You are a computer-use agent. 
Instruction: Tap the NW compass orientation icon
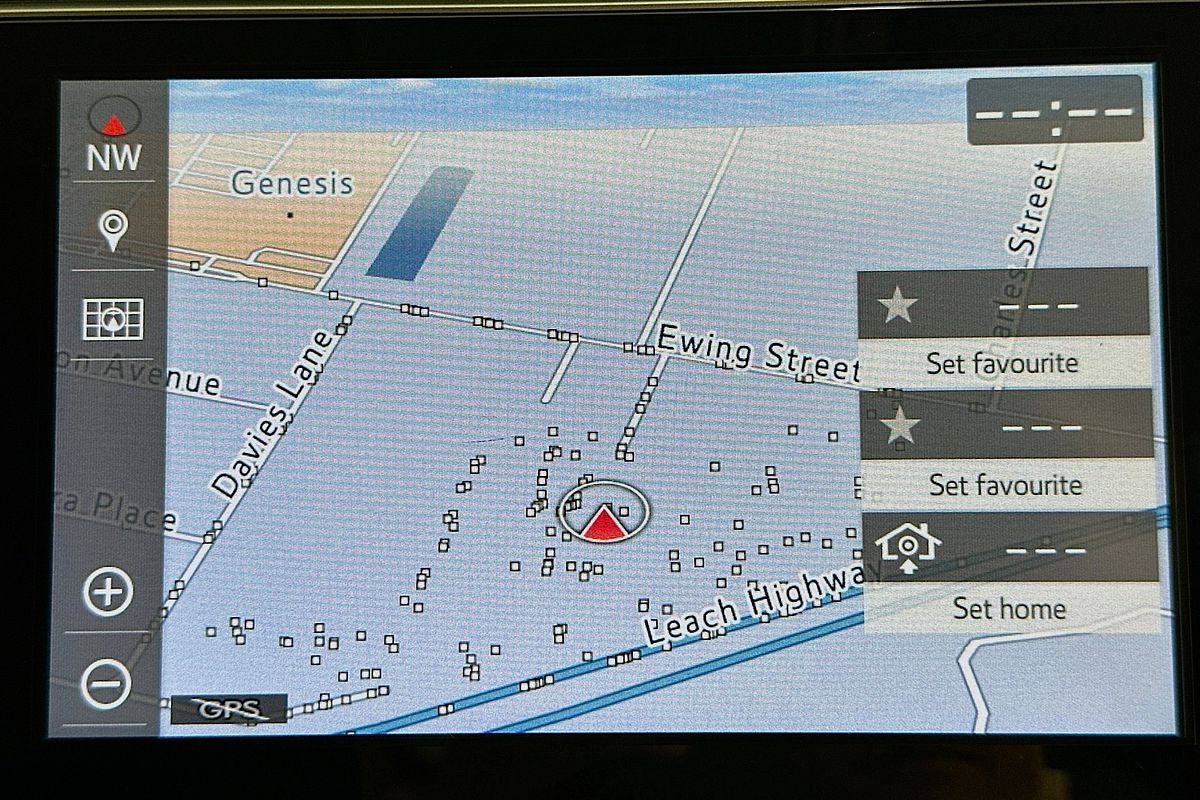(114, 135)
